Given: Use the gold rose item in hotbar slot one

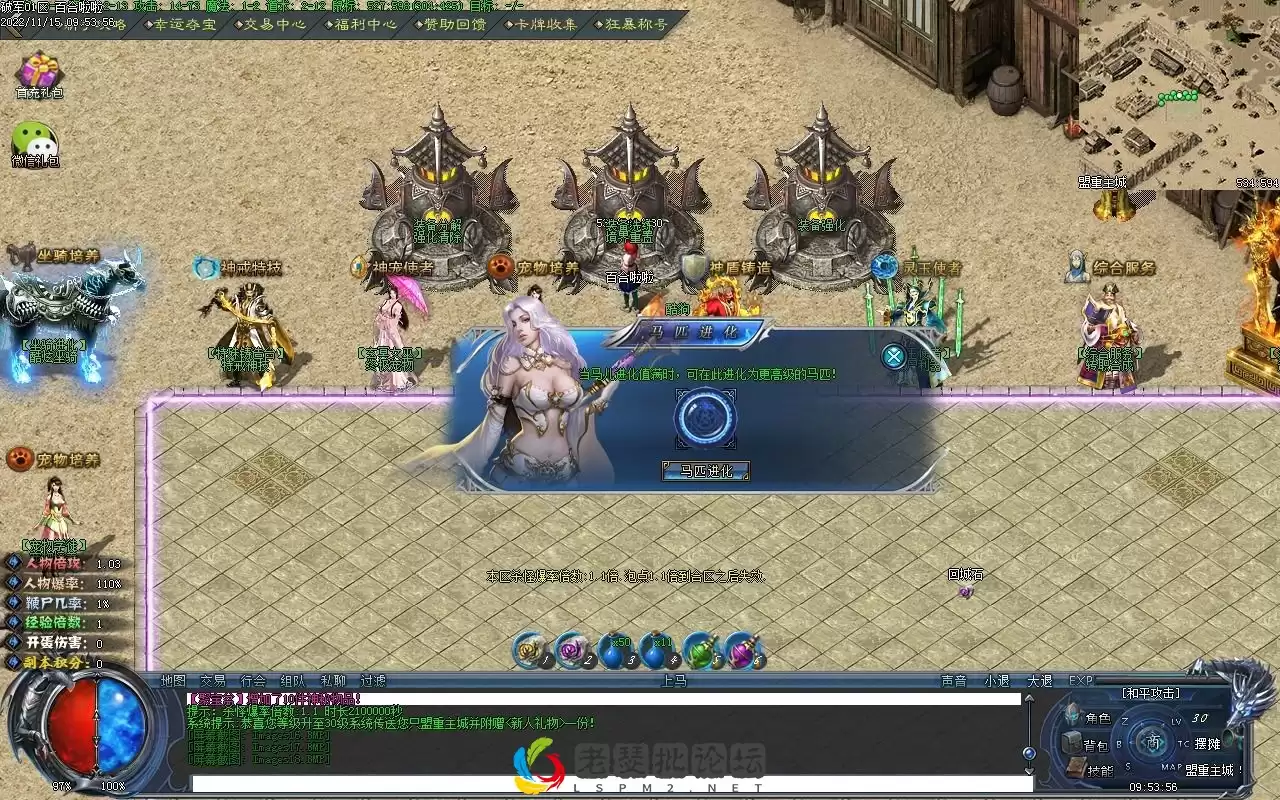Looking at the screenshot, I should (530, 651).
